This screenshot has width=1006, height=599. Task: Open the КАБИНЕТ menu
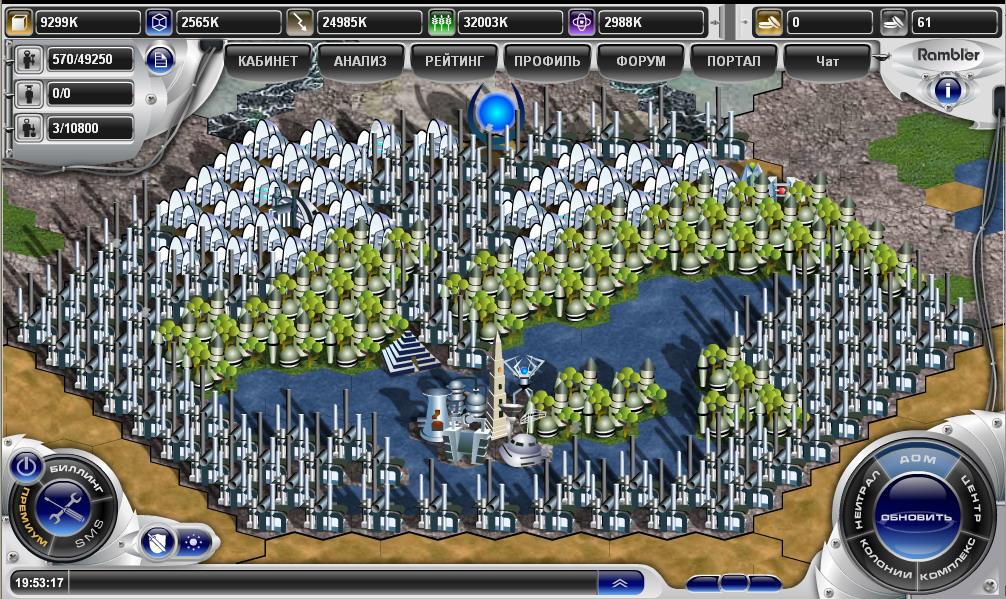coord(268,61)
